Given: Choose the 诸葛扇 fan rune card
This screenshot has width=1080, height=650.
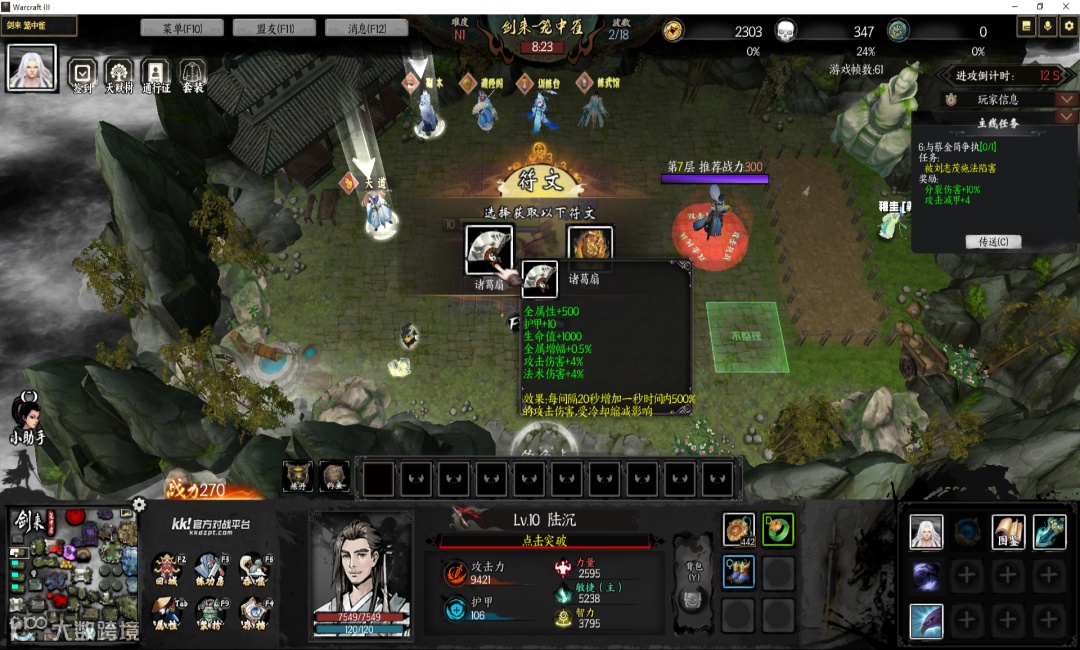Looking at the screenshot, I should [489, 249].
